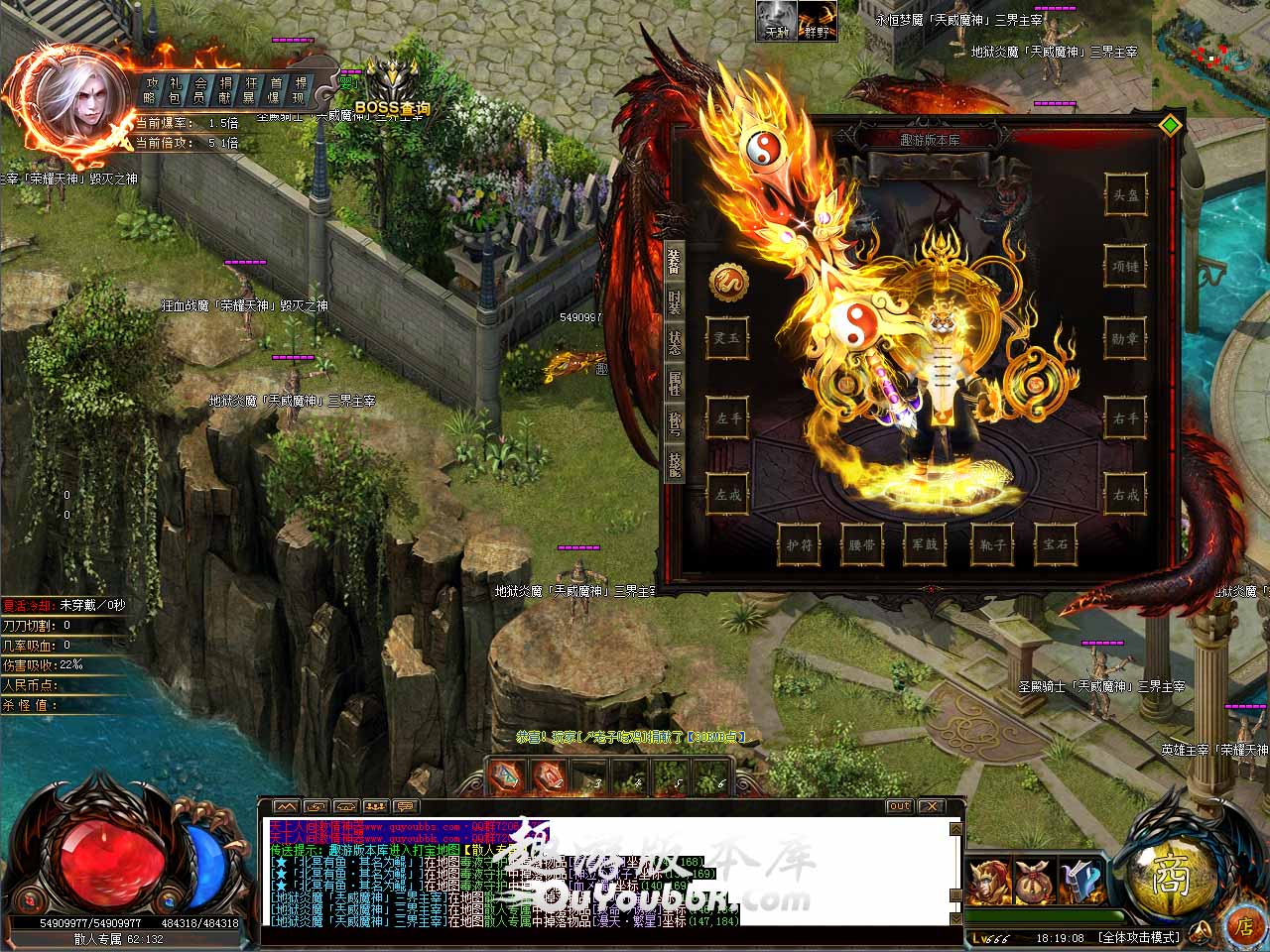Click the 提现 withdraw button
The image size is (1270, 952).
tap(301, 89)
